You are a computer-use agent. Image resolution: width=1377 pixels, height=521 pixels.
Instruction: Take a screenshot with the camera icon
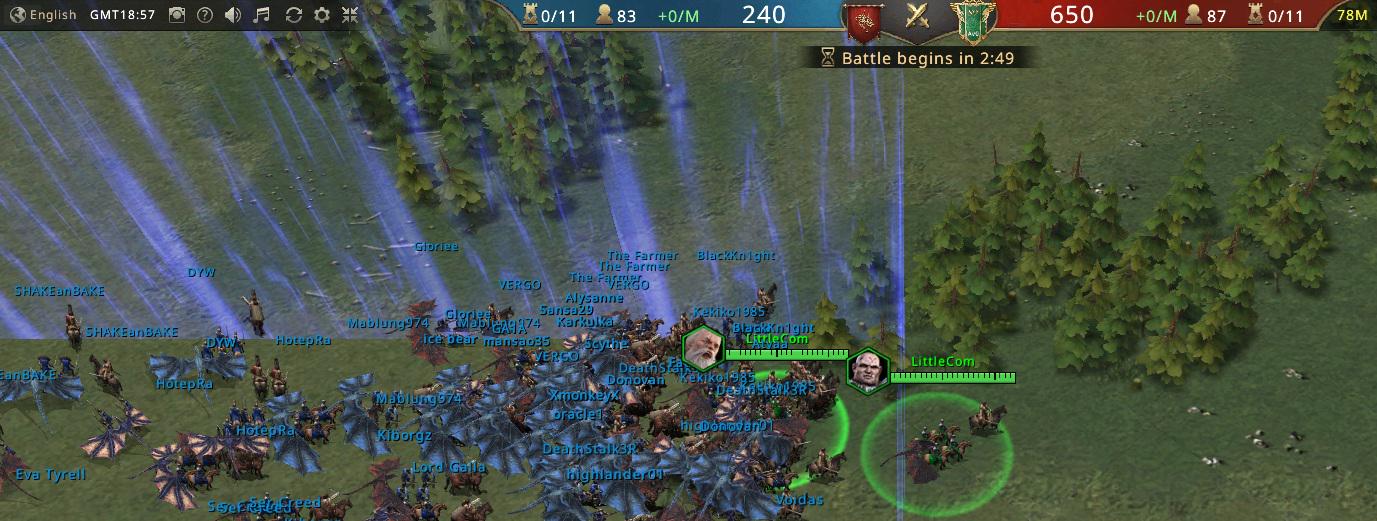(176, 15)
